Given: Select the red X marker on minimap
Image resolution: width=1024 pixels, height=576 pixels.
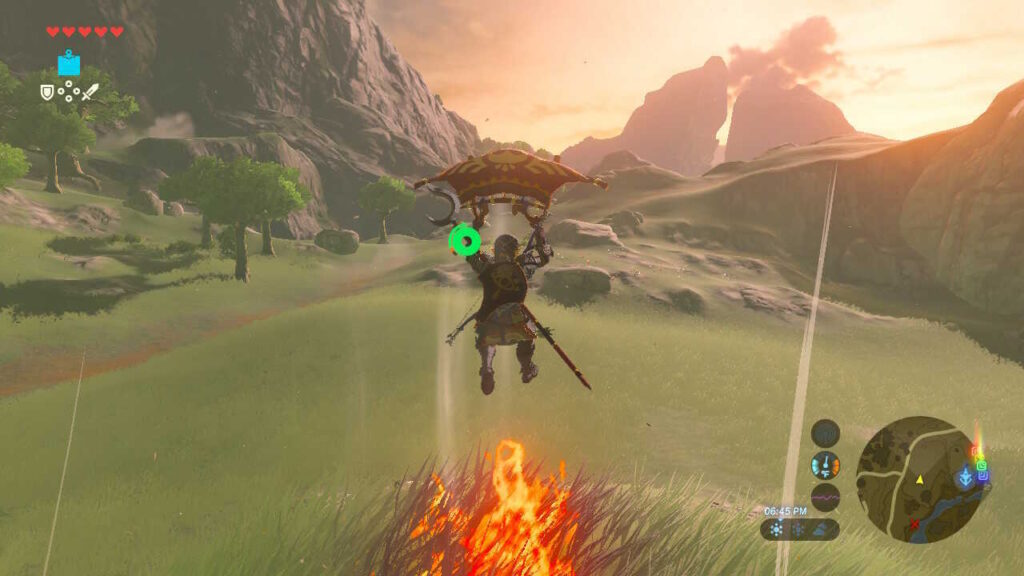Looking at the screenshot, I should 913,523.
